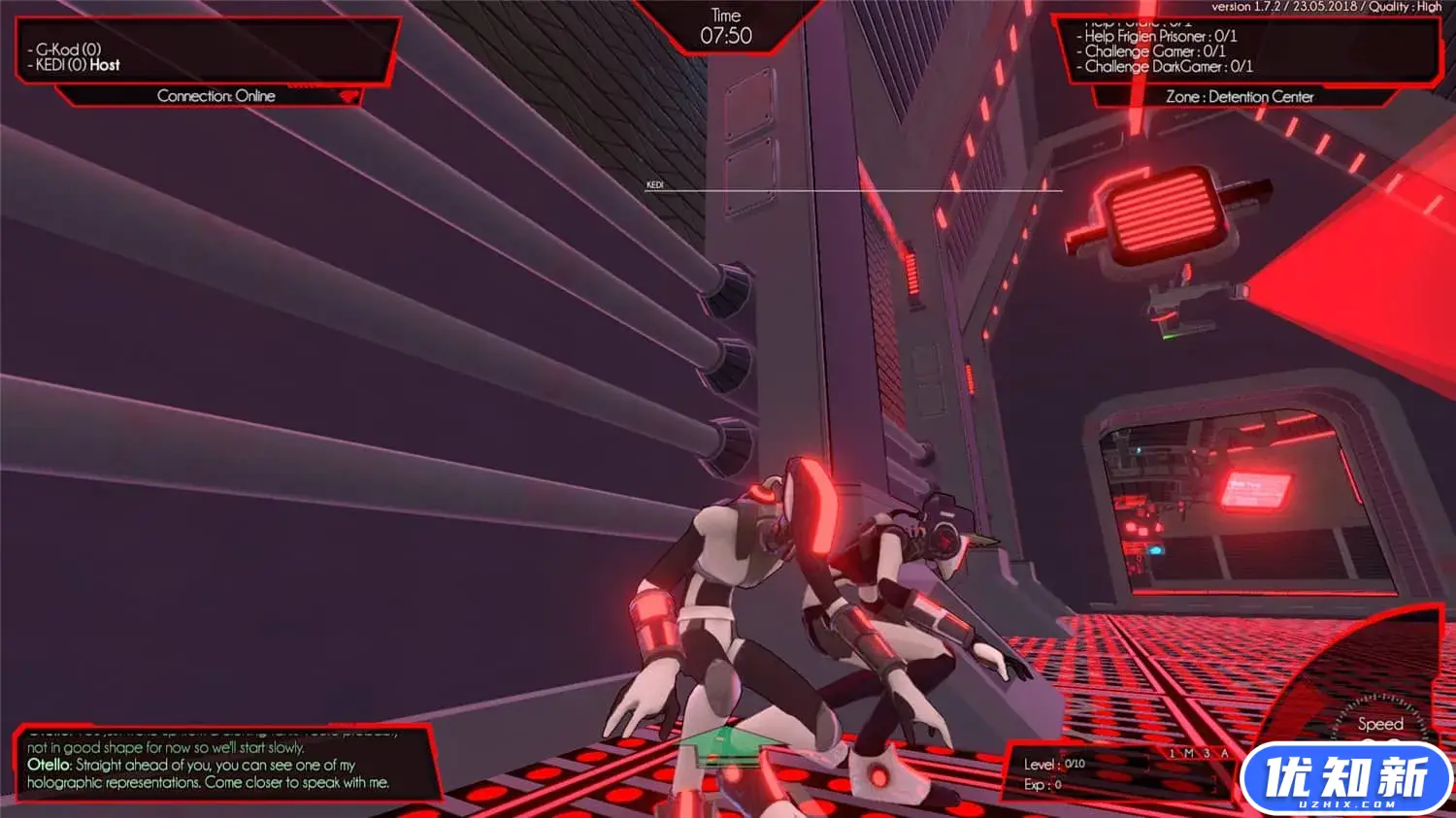Select G-Kod in the player list
The image size is (1456, 818).
click(x=68, y=49)
